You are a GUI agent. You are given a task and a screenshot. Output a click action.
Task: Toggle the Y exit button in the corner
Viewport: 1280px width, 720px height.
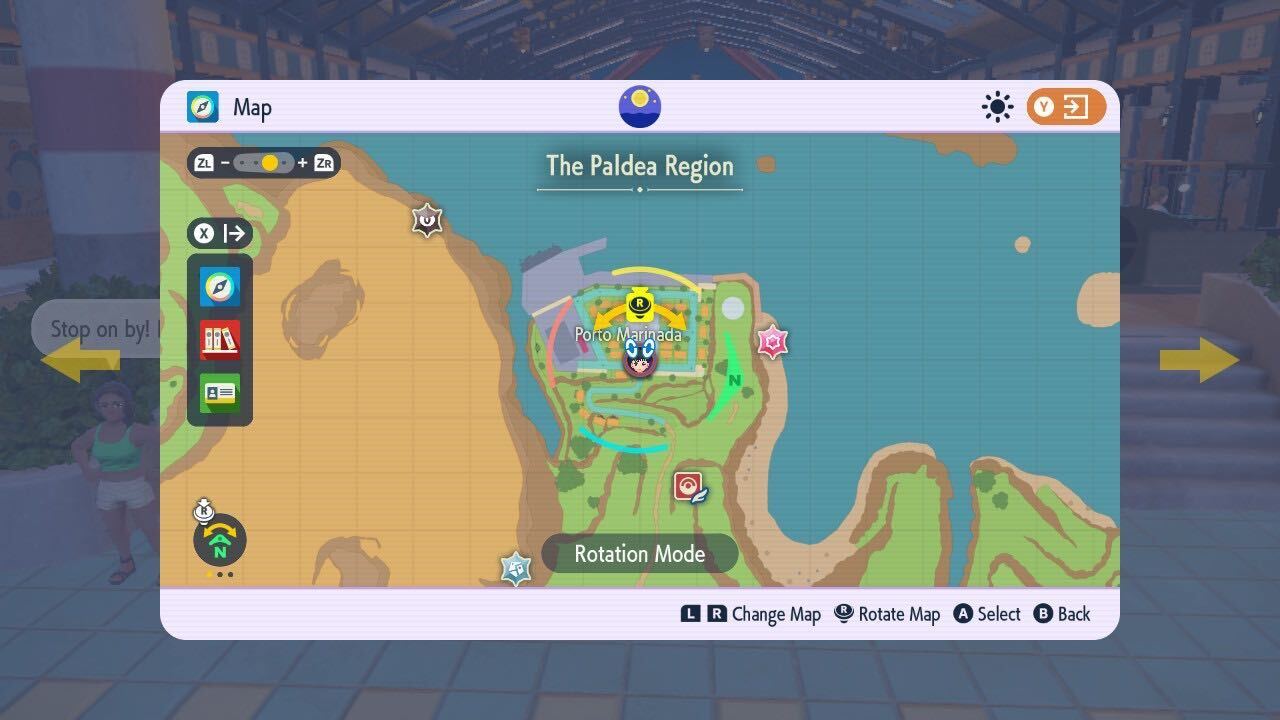point(1065,106)
